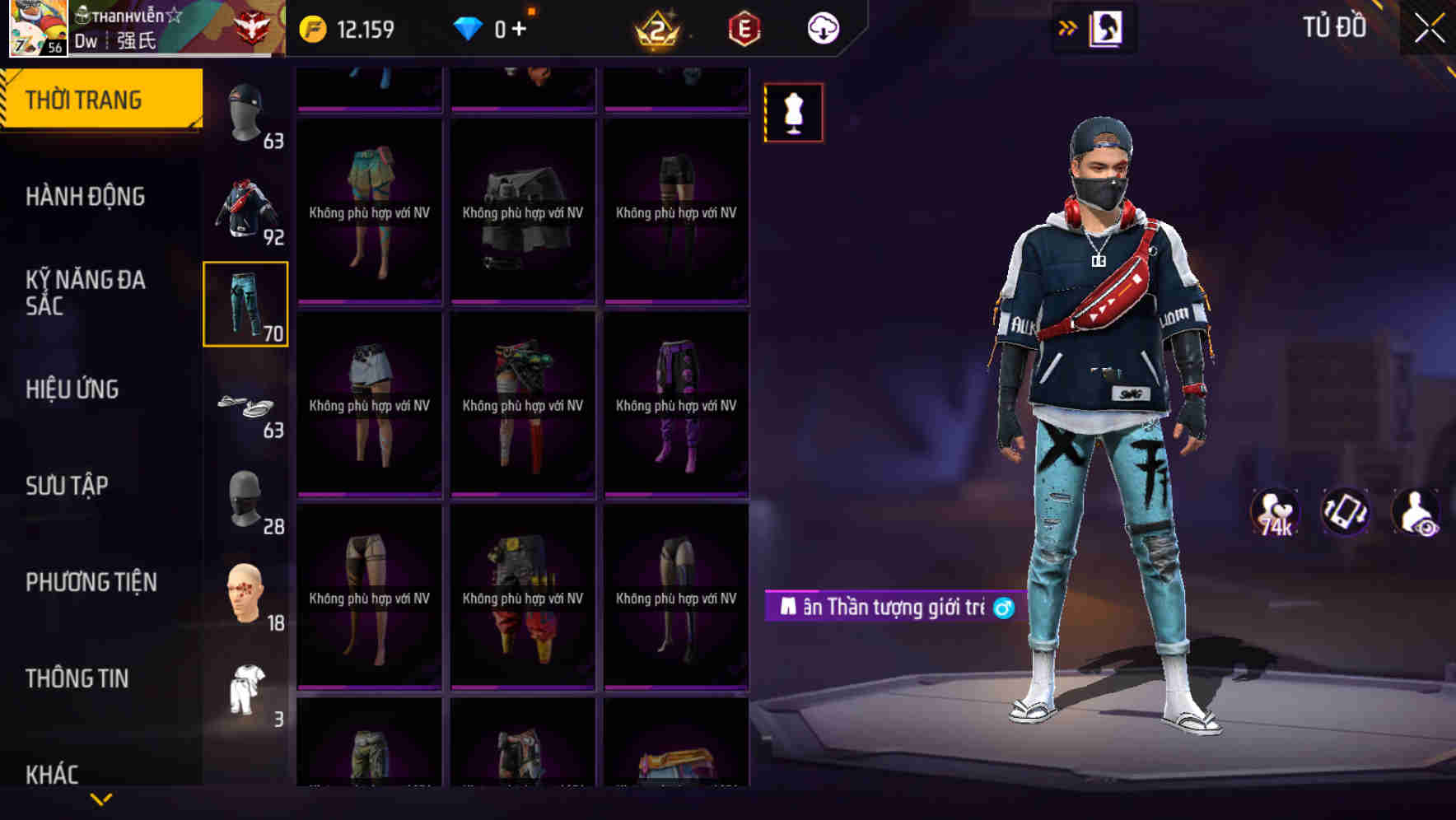This screenshot has width=1456, height=820.
Task: Expand more categories with the bottom chevron
Action: coord(100,799)
